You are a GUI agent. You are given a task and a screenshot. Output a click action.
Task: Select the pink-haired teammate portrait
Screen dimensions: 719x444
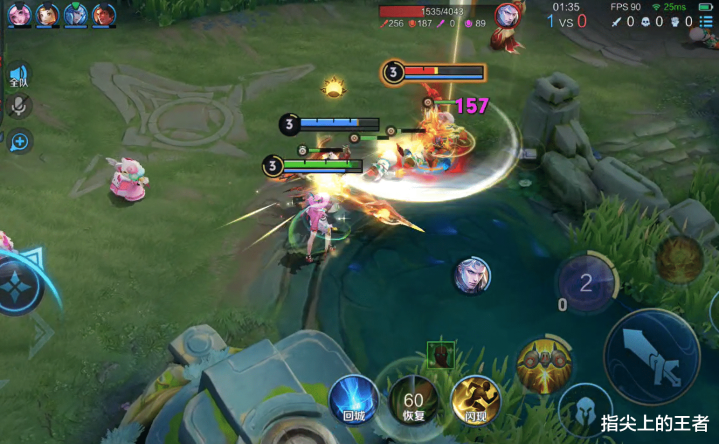19,14
